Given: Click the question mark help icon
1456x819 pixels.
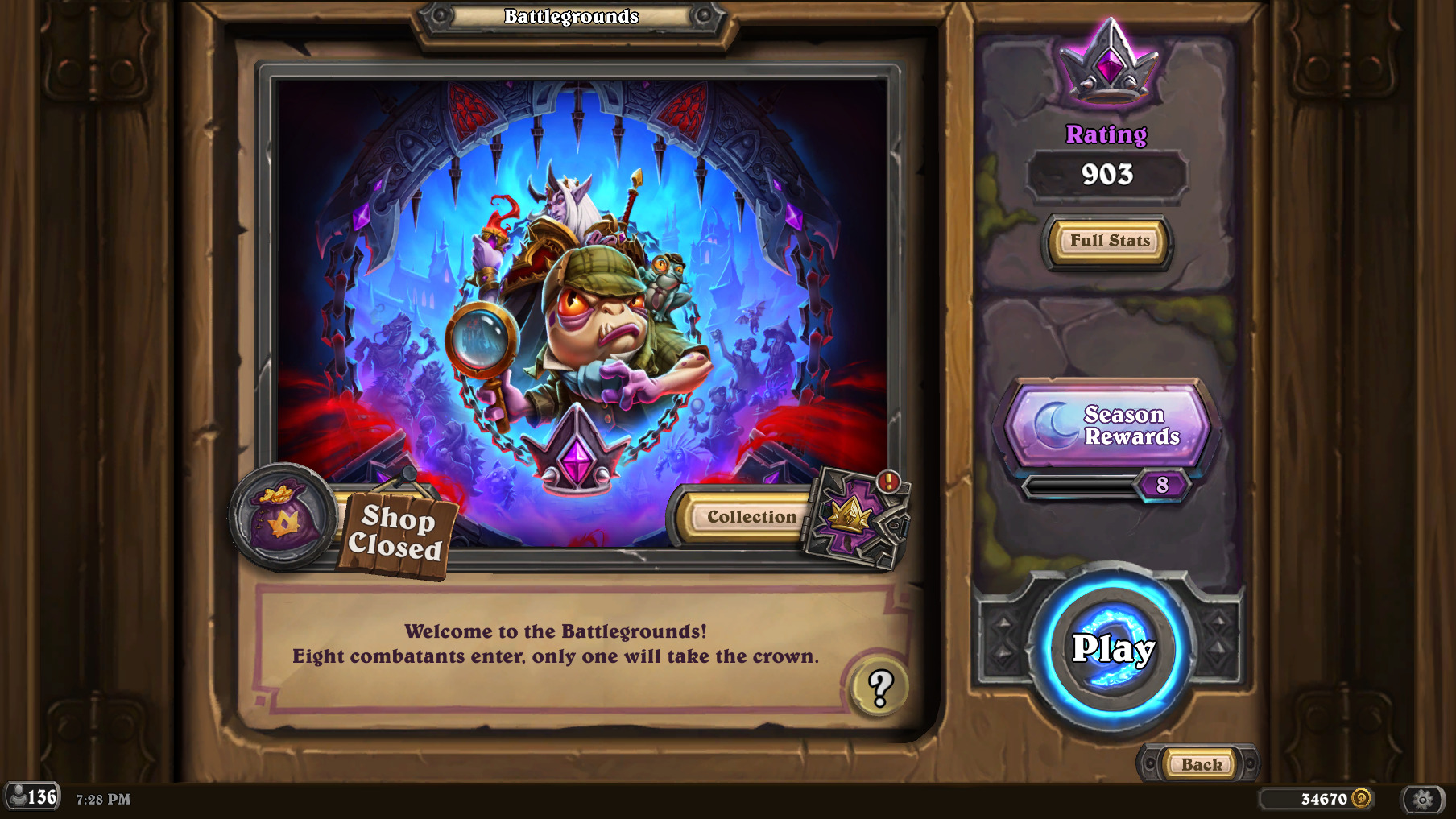Looking at the screenshot, I should (878, 687).
